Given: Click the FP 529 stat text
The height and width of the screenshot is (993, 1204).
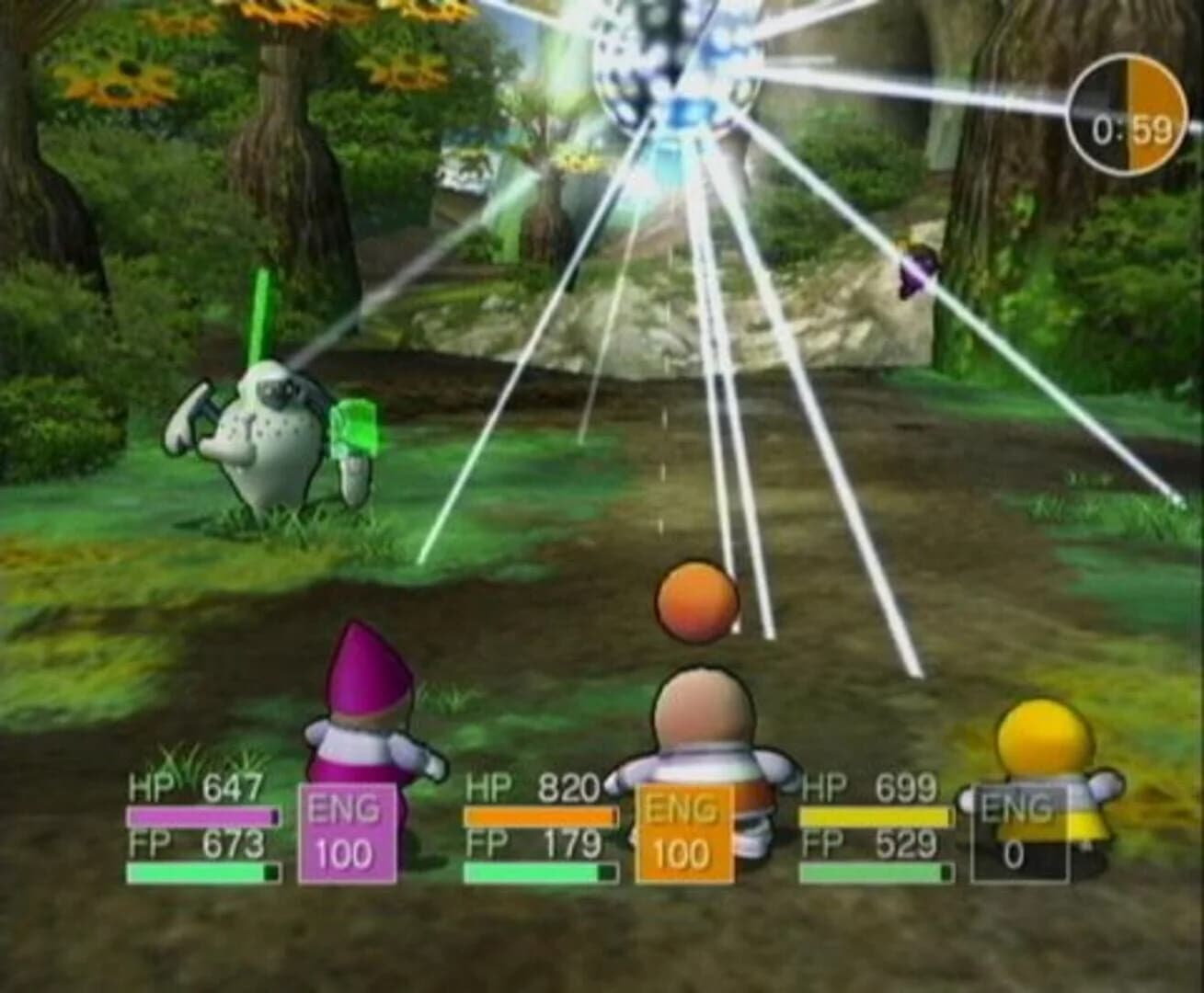Looking at the screenshot, I should 867,841.
